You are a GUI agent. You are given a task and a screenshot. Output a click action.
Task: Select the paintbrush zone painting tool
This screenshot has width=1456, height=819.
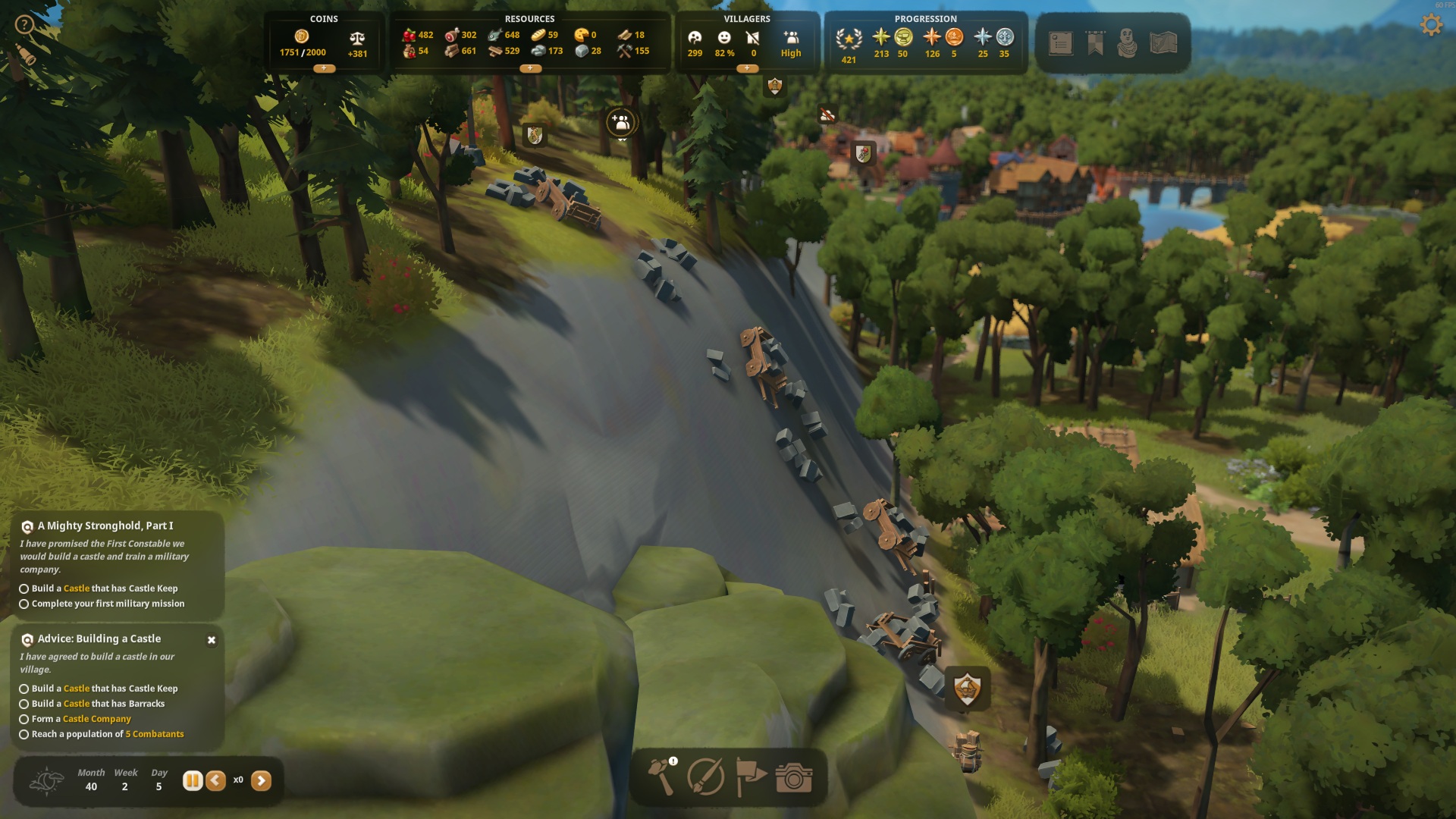705,777
